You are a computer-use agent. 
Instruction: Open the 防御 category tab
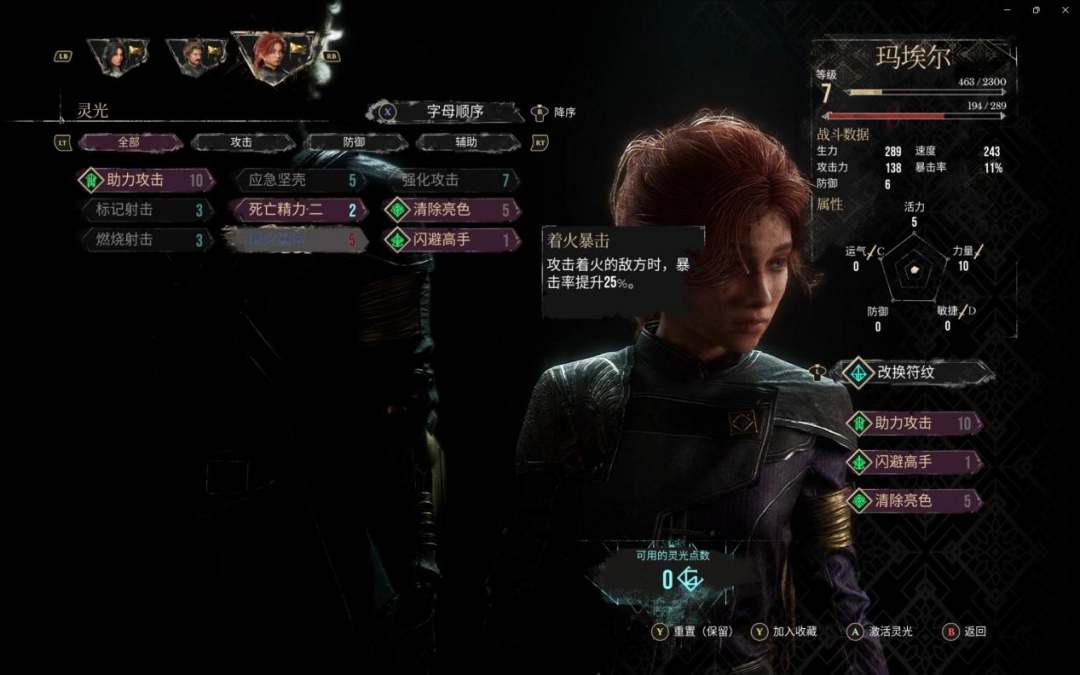coord(354,142)
